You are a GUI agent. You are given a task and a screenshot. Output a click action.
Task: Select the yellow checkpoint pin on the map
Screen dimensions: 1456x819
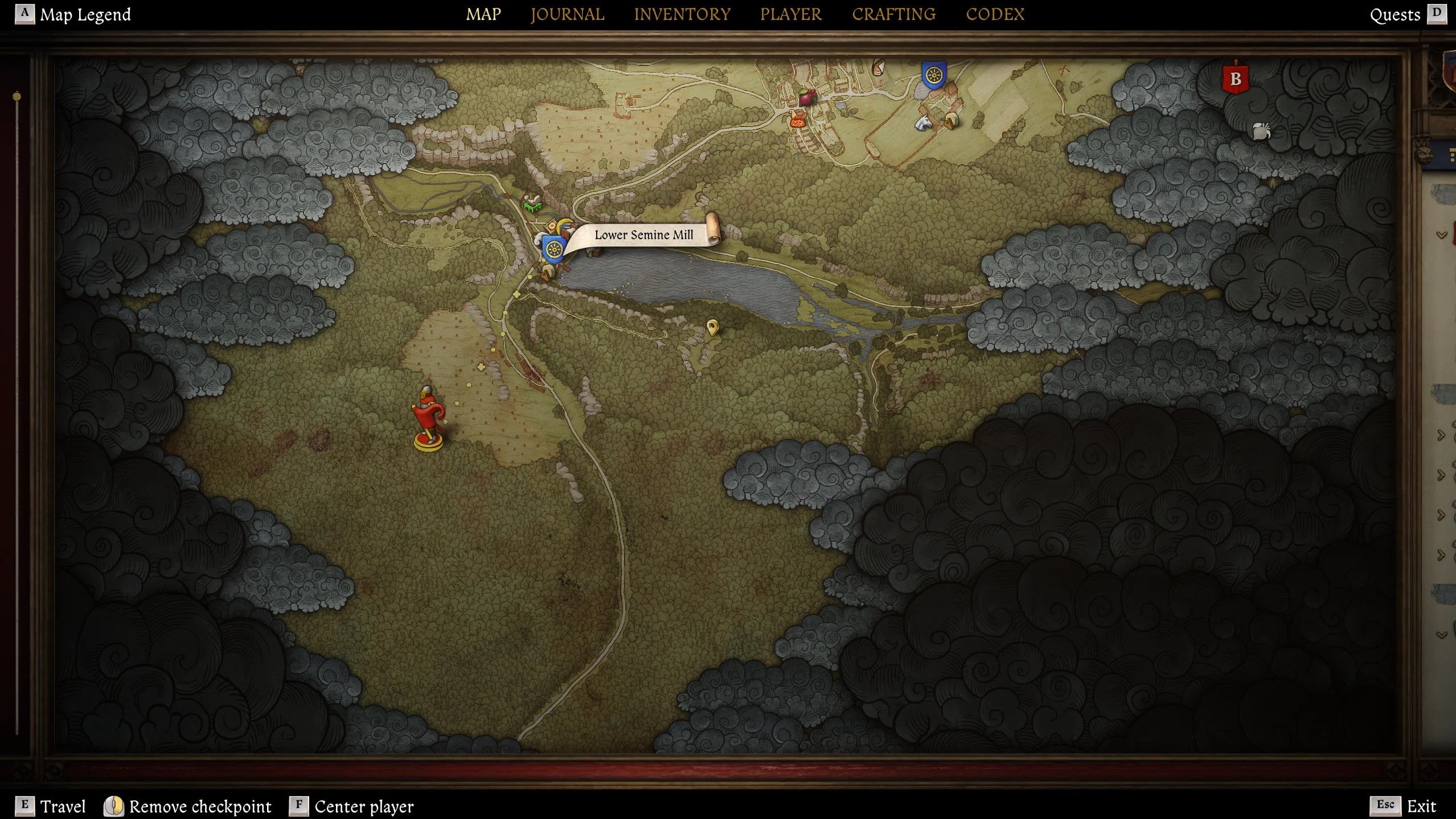(x=712, y=327)
